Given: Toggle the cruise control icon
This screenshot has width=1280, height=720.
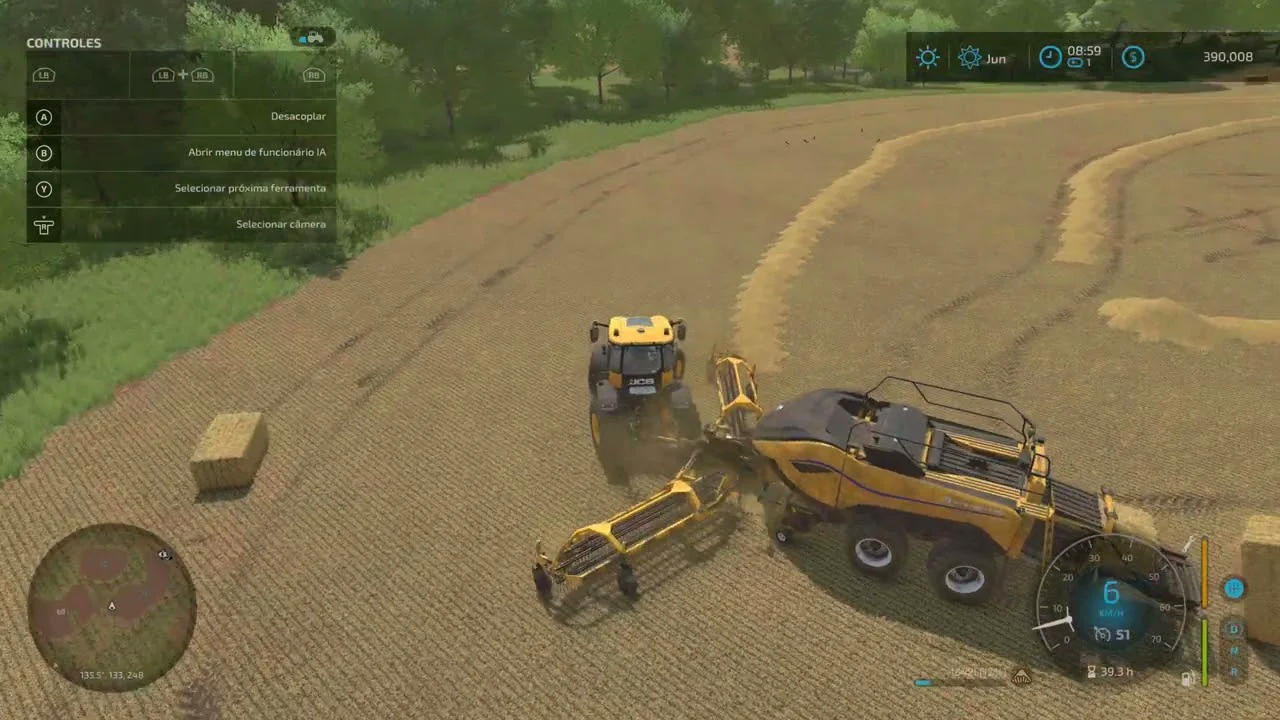Looking at the screenshot, I should [x=1102, y=634].
